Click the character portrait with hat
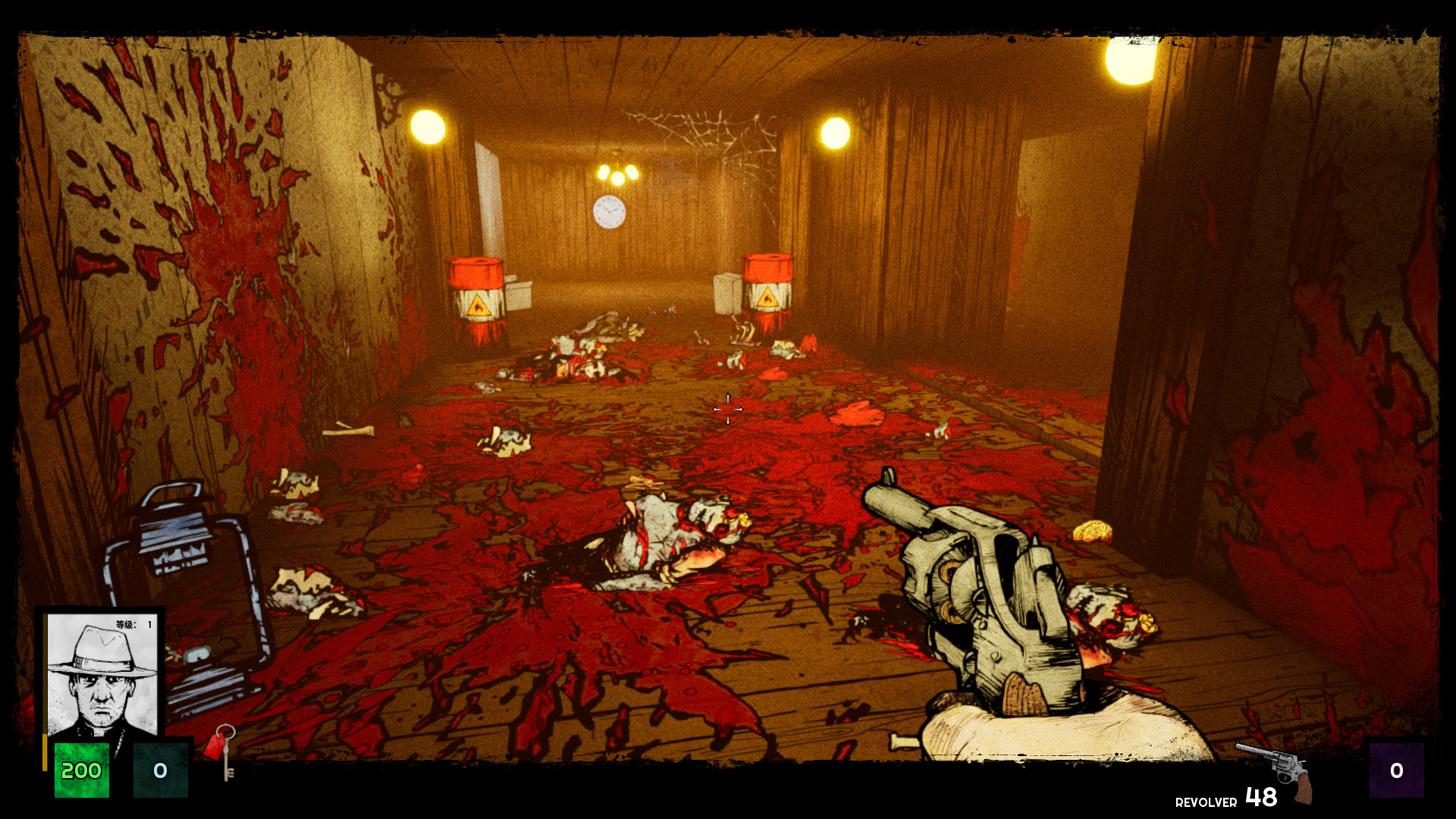 [102, 675]
